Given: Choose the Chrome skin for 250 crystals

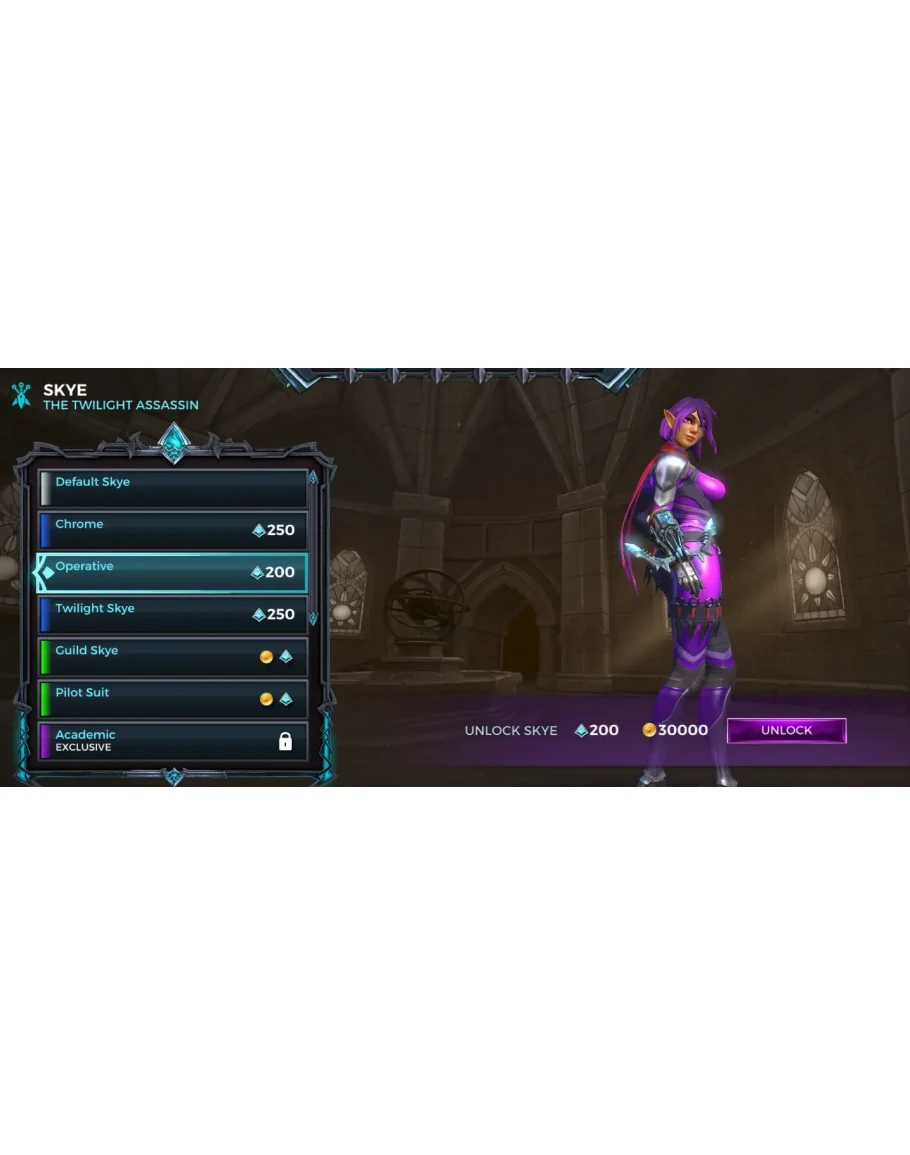Looking at the screenshot, I should coord(173,530).
